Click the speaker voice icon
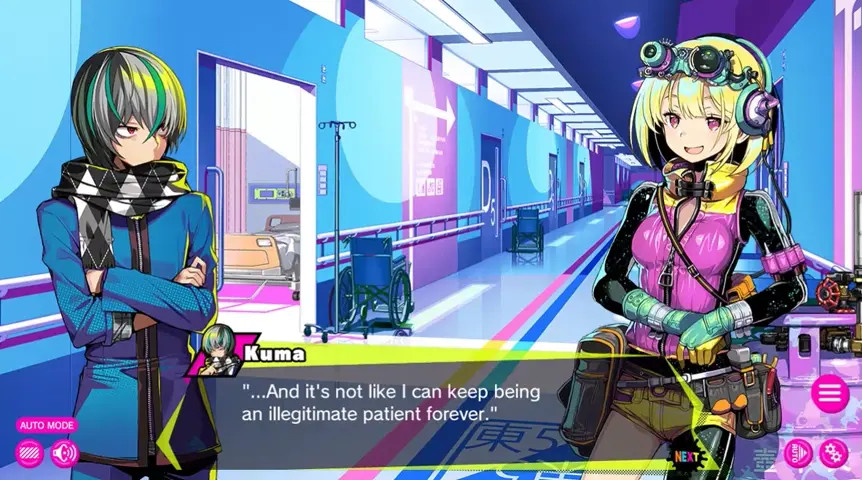Screen dimensions: 862x480 pos(65,453)
